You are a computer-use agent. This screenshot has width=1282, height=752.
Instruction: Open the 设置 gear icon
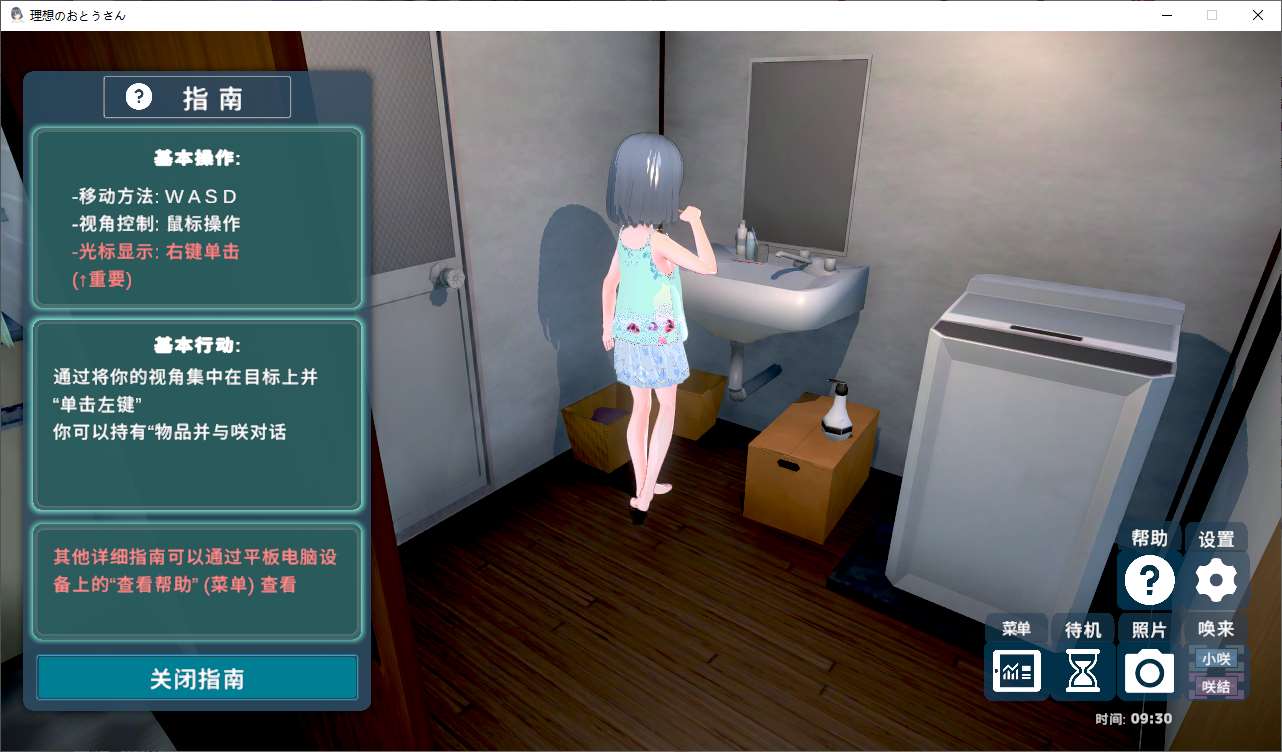pyautogui.click(x=1215, y=578)
